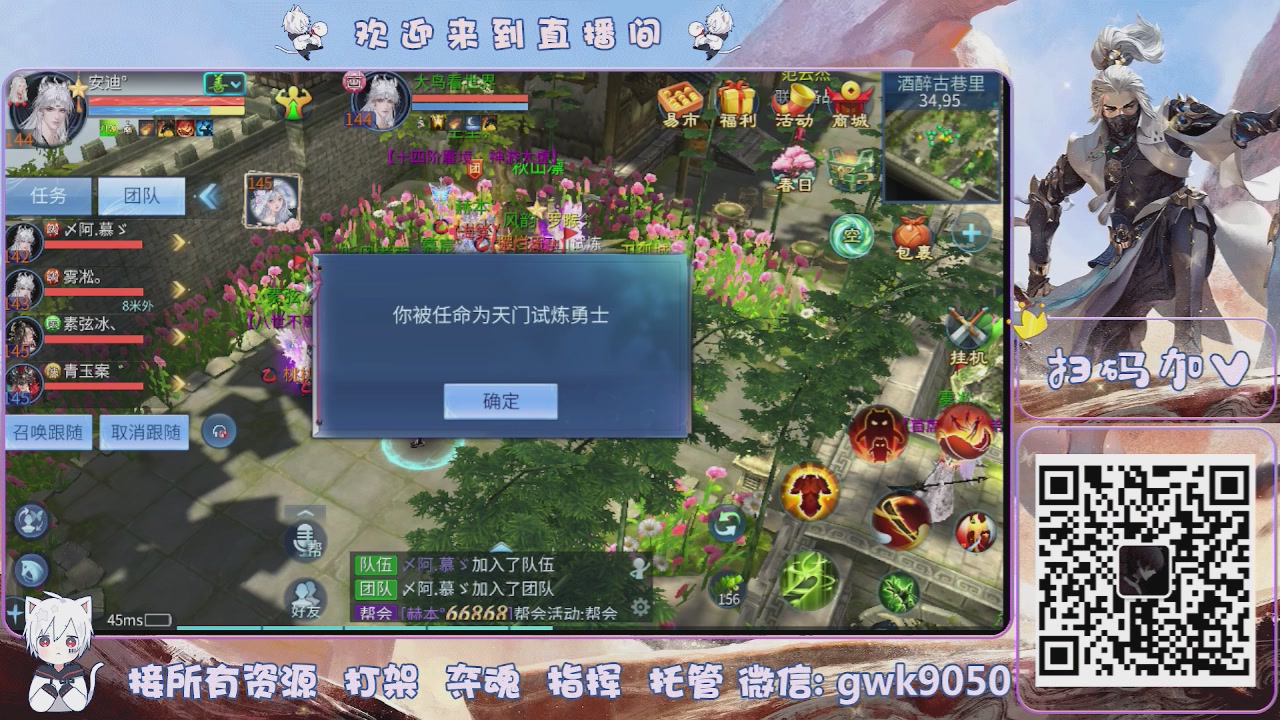Open the 易市 market panel
Screen dimensions: 1280x720
[x=682, y=100]
